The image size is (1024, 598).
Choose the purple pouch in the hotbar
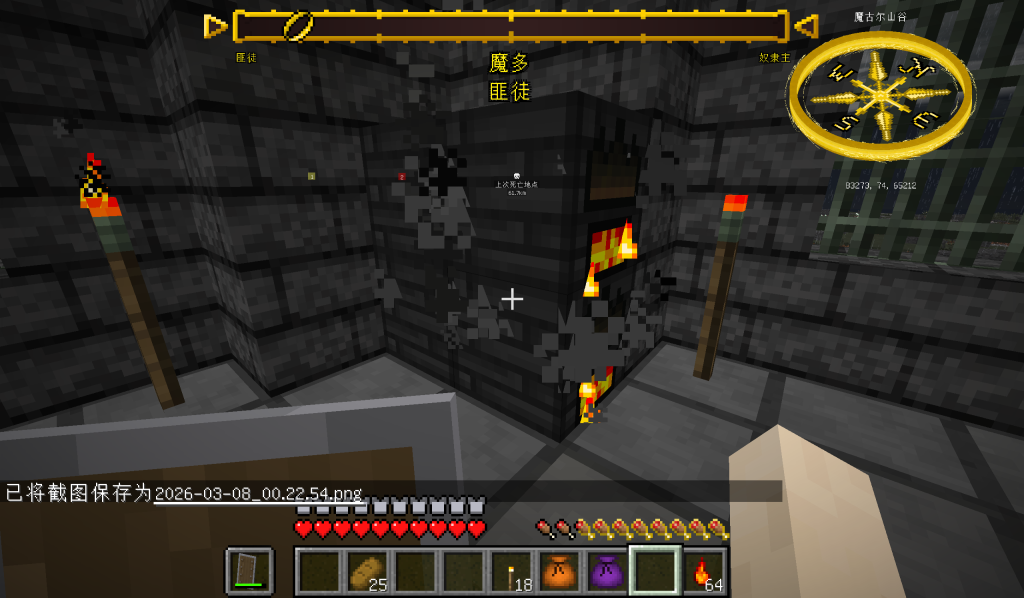click(607, 571)
